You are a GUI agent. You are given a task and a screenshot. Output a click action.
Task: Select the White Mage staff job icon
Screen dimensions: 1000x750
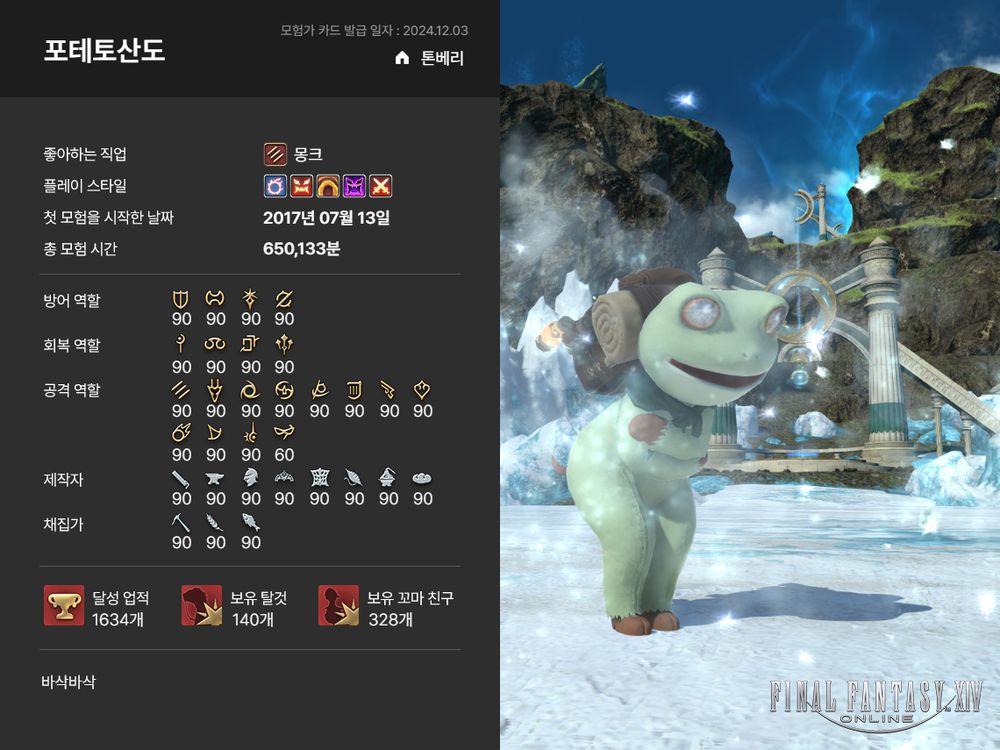[181, 344]
